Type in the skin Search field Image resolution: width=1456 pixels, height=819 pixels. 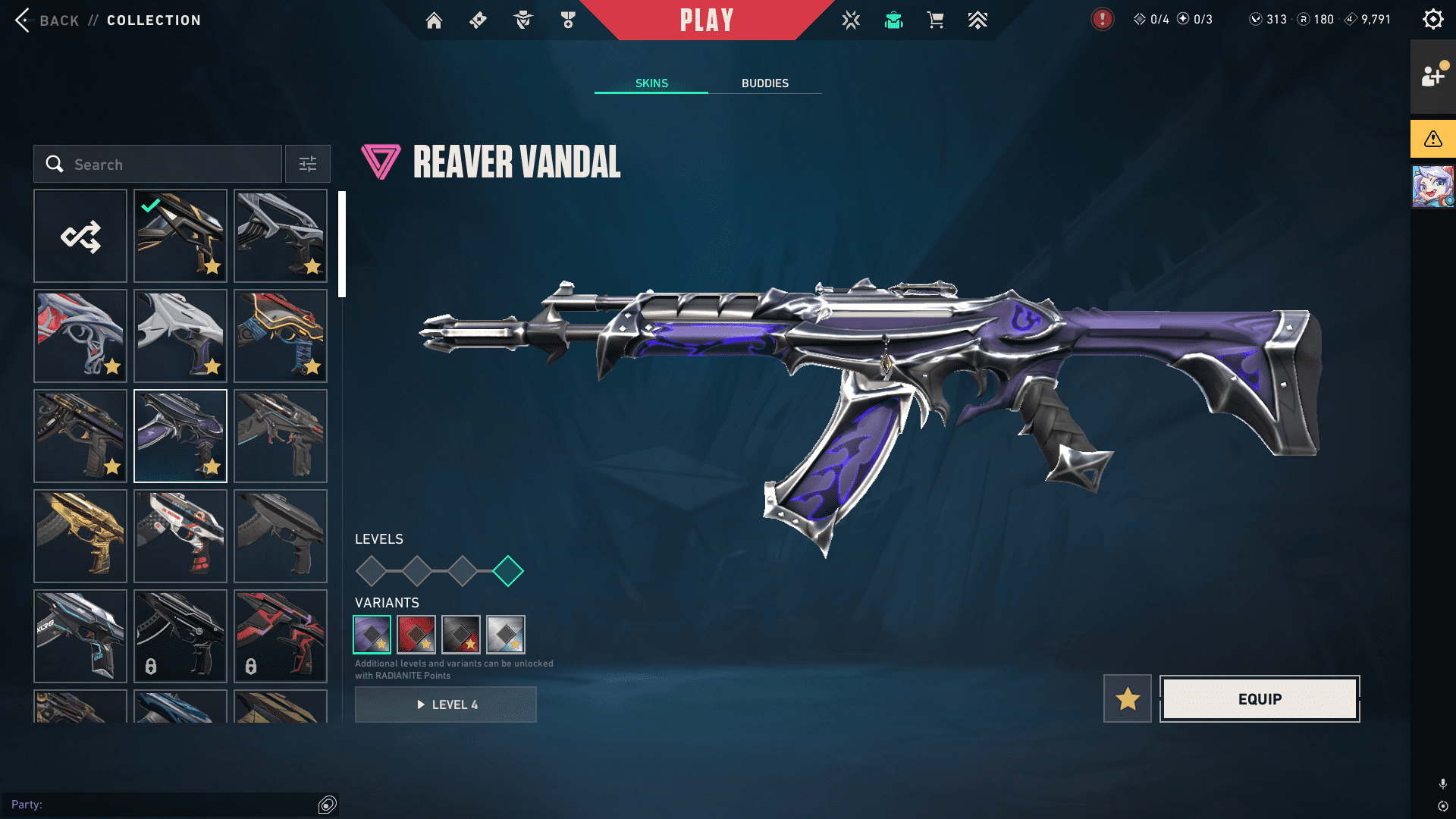click(174, 164)
